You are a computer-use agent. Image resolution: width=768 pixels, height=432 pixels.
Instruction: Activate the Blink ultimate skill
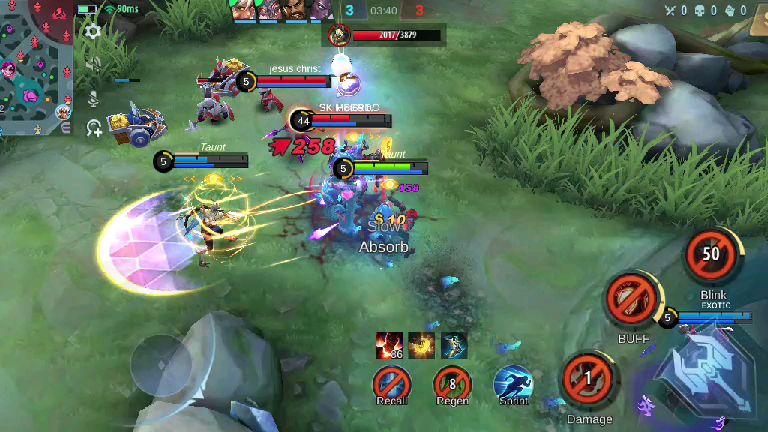coord(711,255)
